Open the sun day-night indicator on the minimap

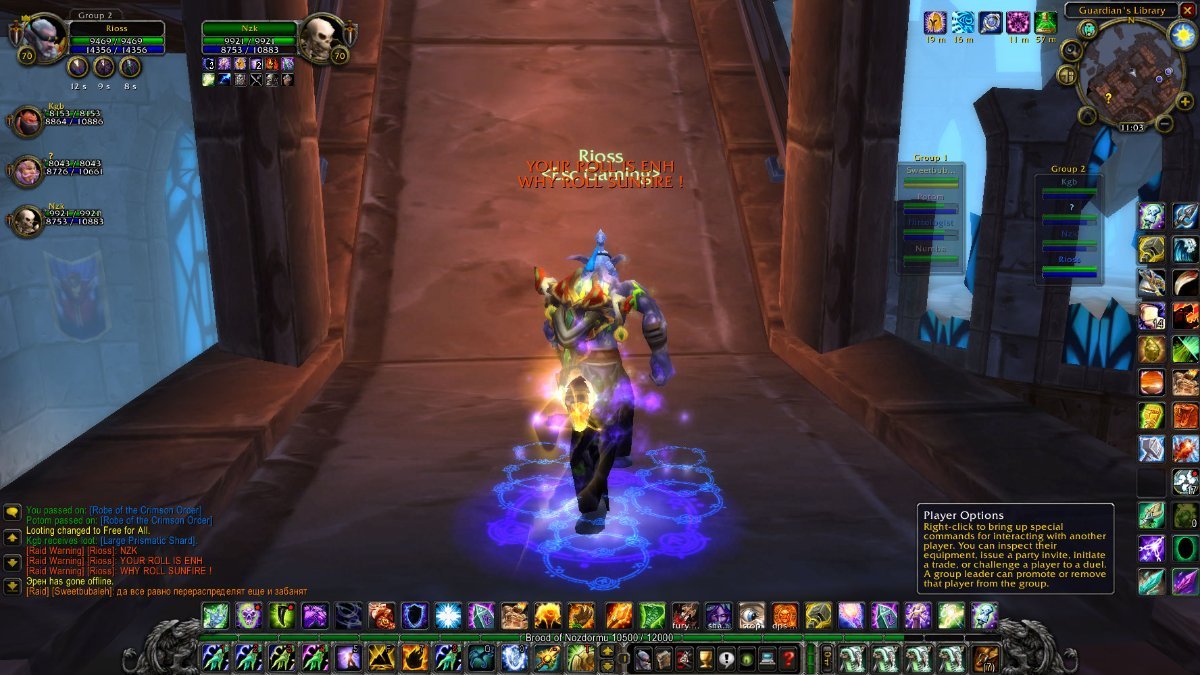pyautogui.click(x=1181, y=34)
